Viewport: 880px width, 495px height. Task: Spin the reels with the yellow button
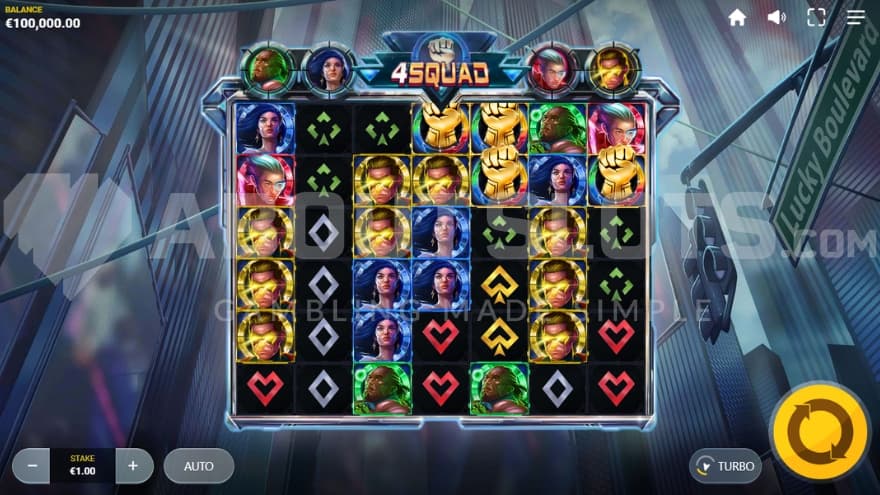coord(819,431)
